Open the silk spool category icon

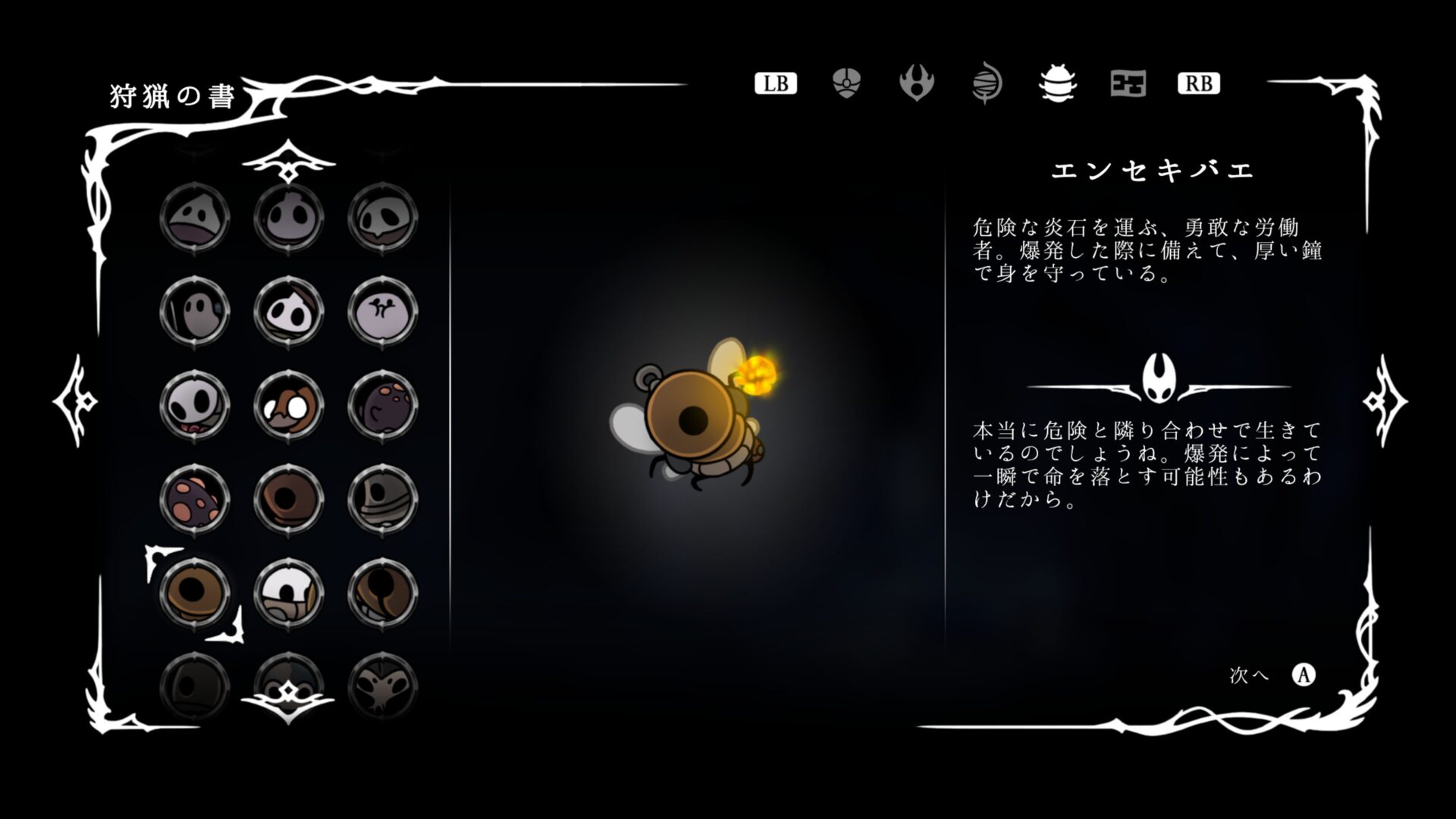987,82
